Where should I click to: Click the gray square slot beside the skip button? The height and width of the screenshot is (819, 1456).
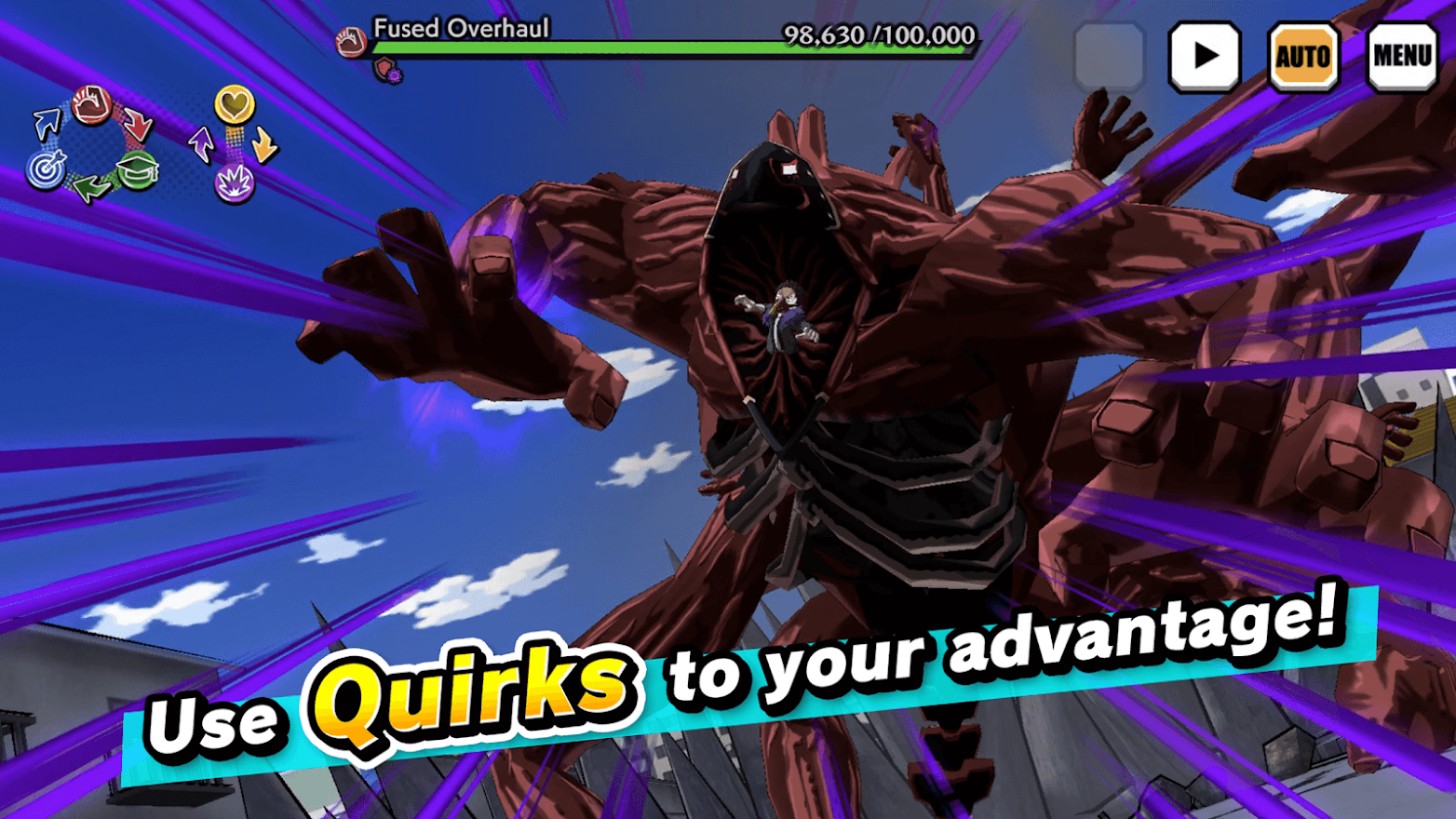click(1112, 56)
